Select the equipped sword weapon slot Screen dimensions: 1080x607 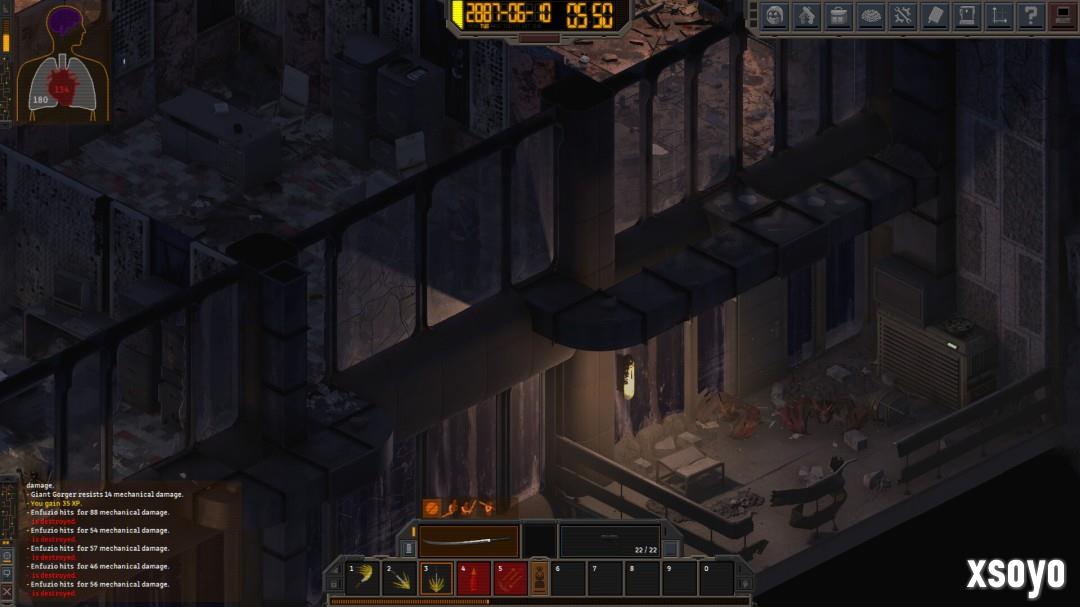click(468, 542)
